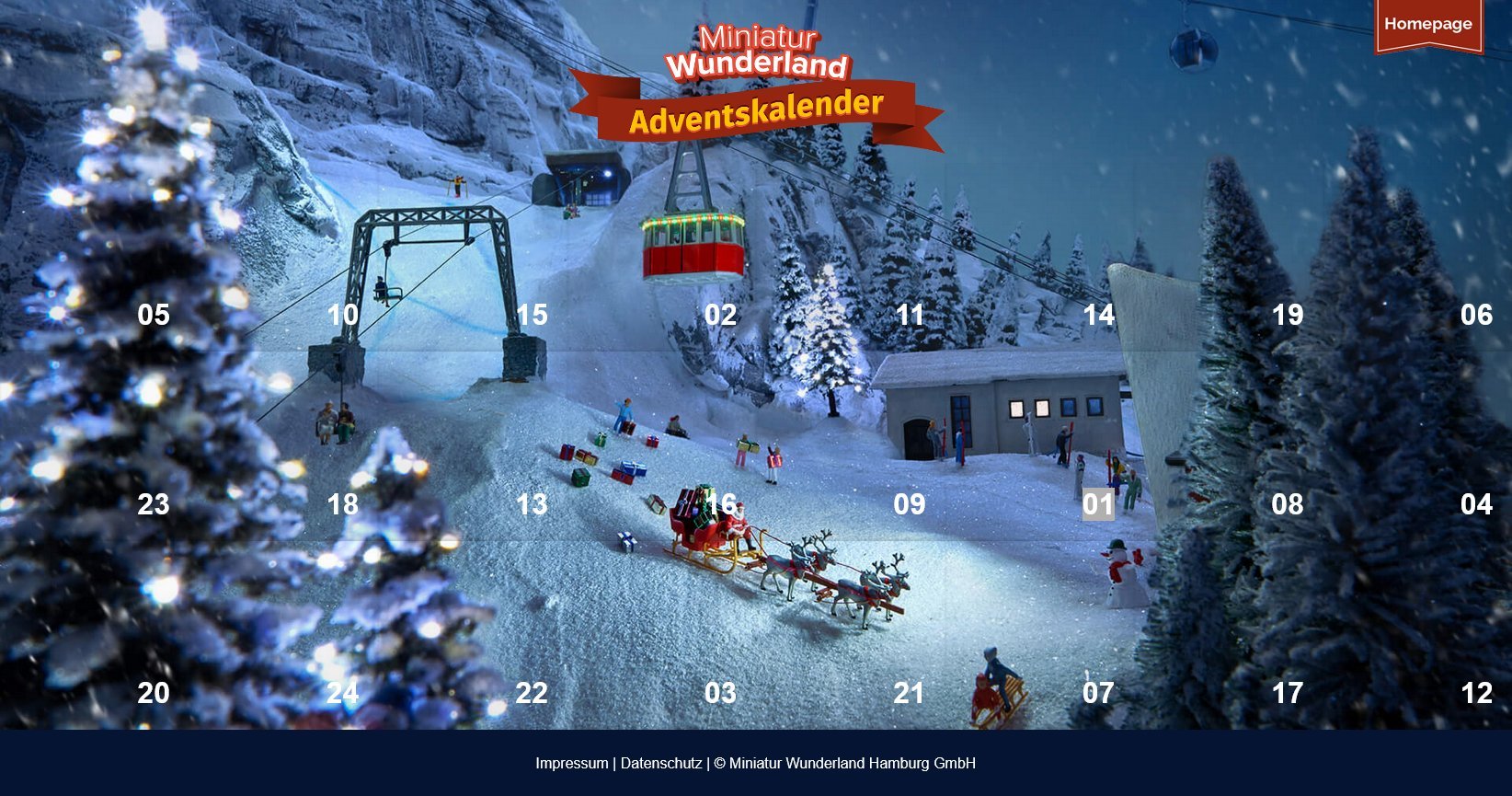This screenshot has width=1512, height=796.
Task: Choose door number 08
Action: click(x=1288, y=504)
